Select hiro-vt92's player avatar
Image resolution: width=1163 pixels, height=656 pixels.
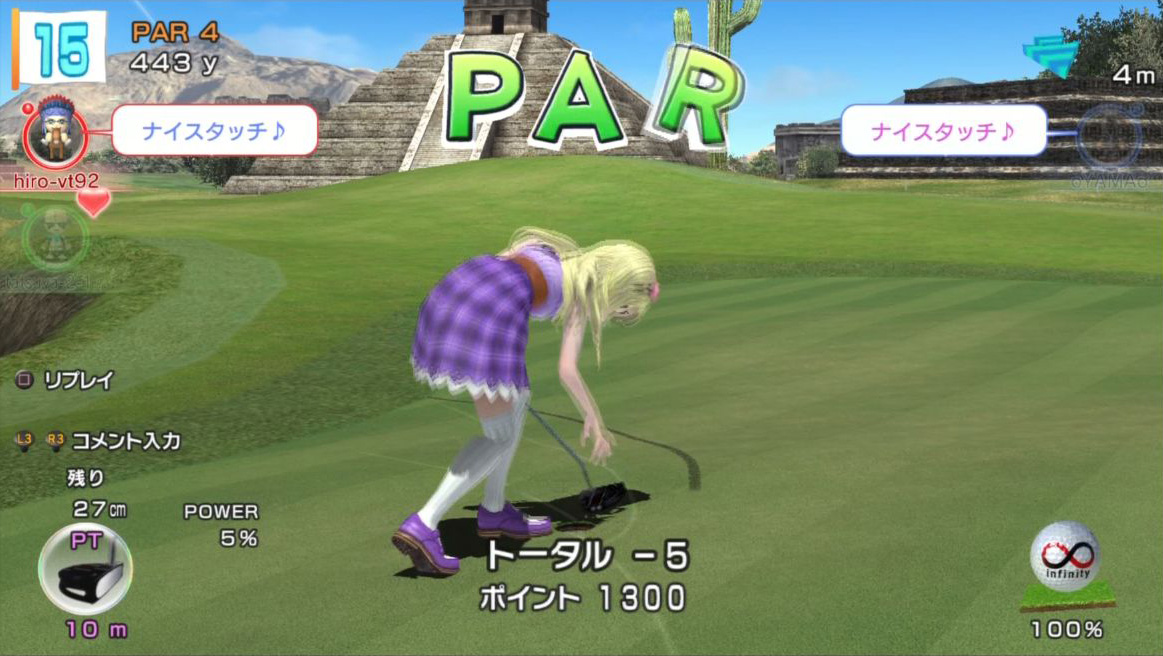click(56, 133)
